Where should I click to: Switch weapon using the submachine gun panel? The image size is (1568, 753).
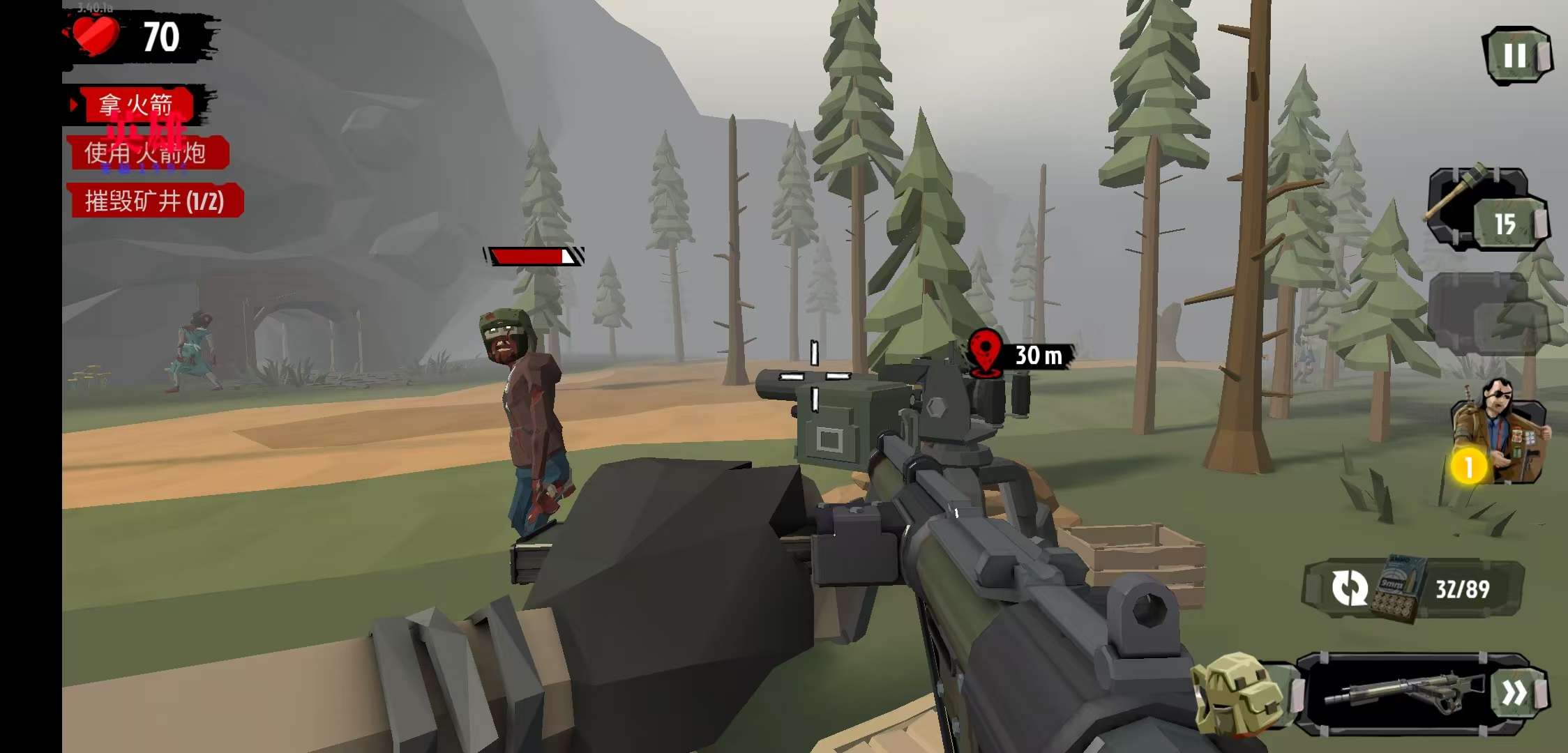1416,692
